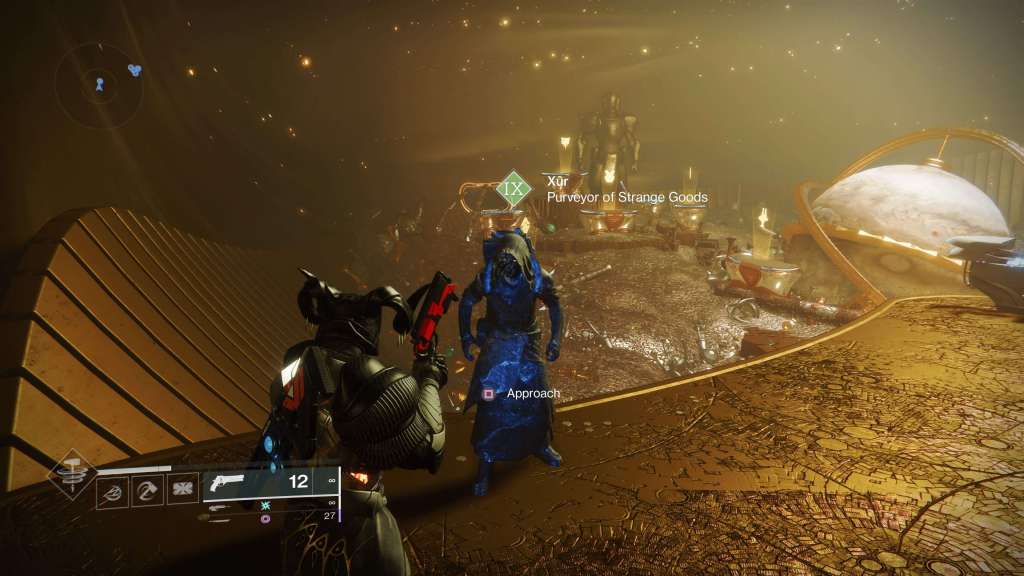
Task: Click the Xûr vendor IX diamond marker
Action: tap(514, 188)
